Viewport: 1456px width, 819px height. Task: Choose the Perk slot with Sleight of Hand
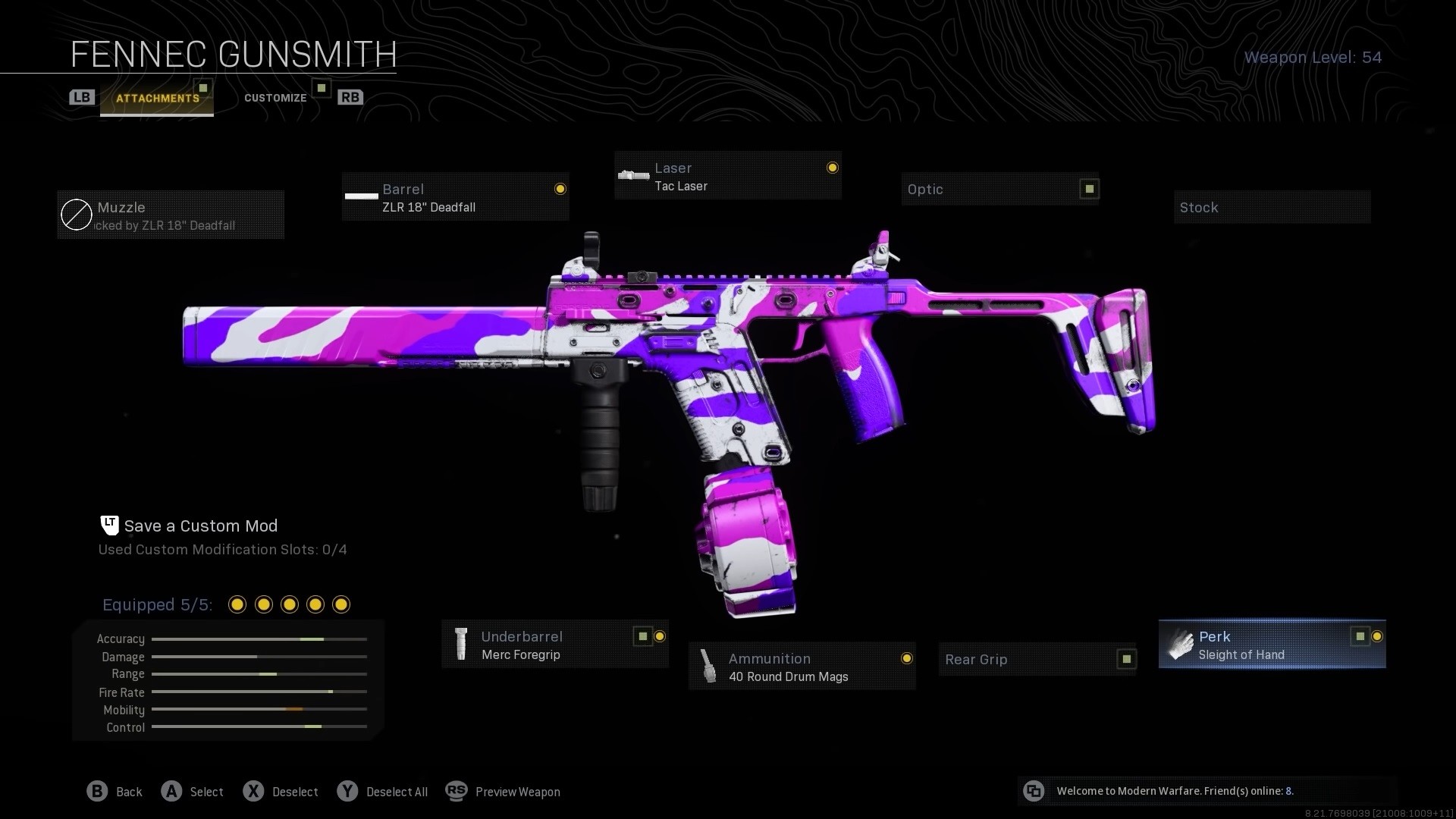pyautogui.click(x=1272, y=645)
